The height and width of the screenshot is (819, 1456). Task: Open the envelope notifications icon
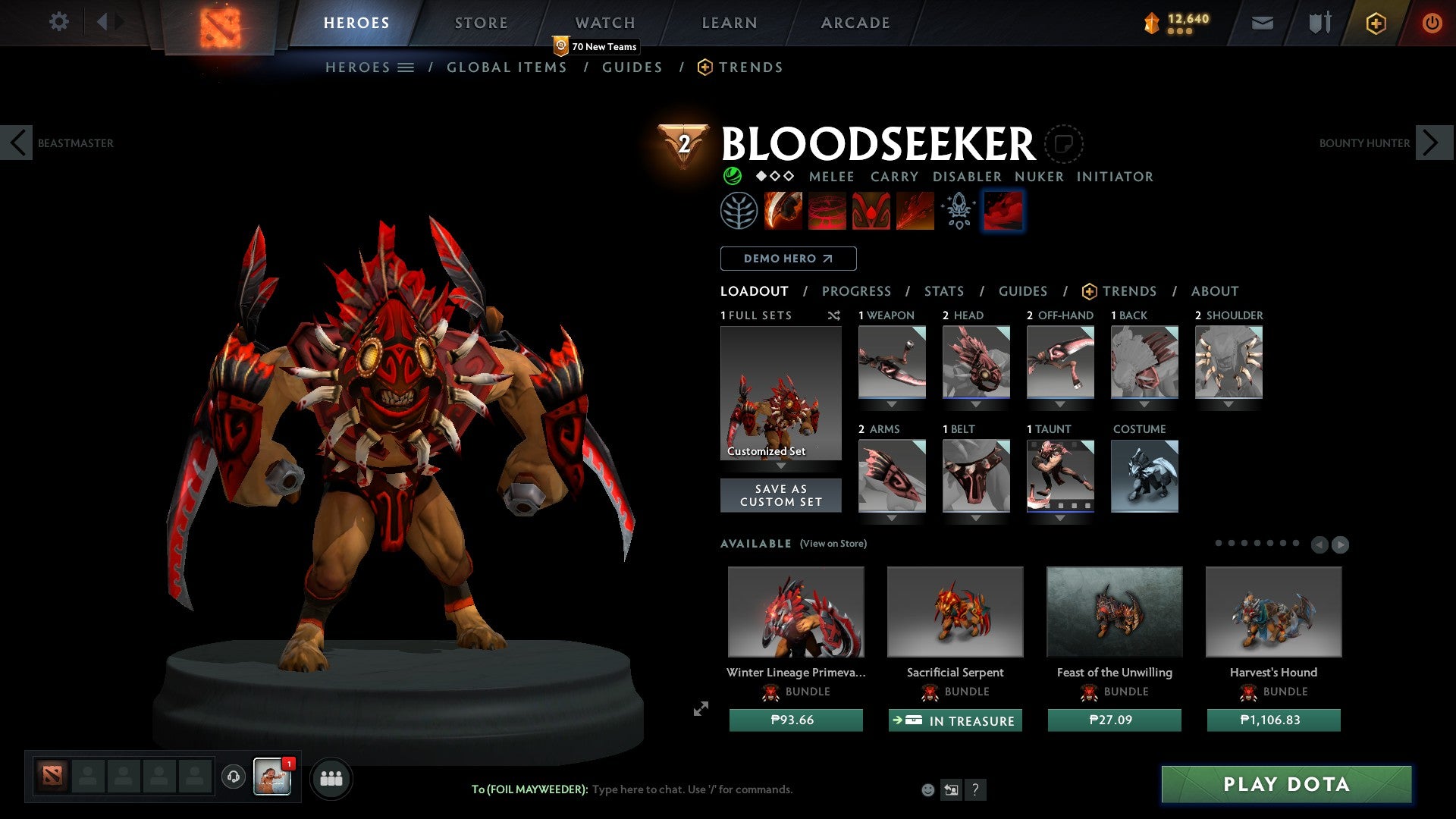1263,23
